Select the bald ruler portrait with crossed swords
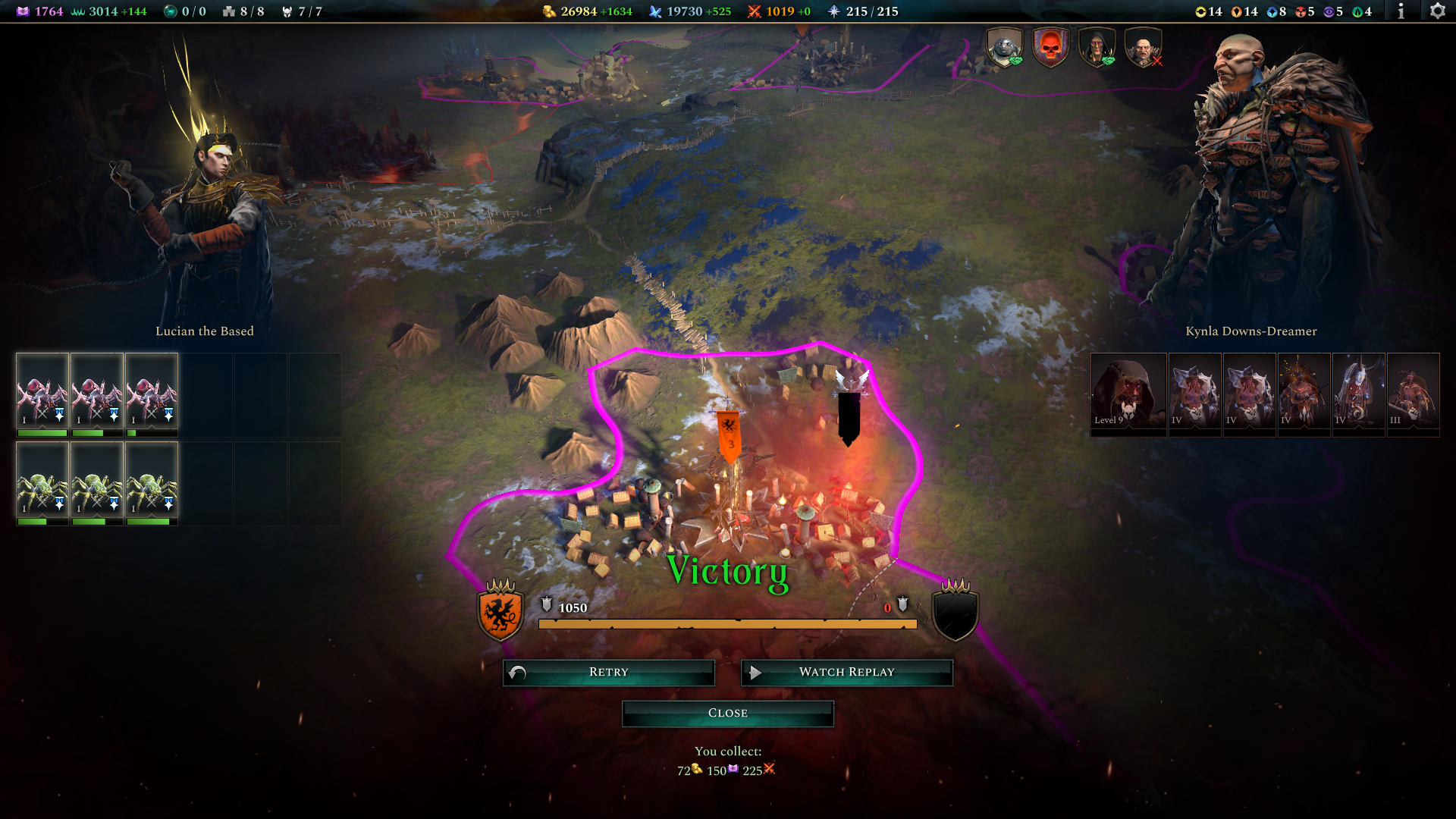 coord(1143,48)
